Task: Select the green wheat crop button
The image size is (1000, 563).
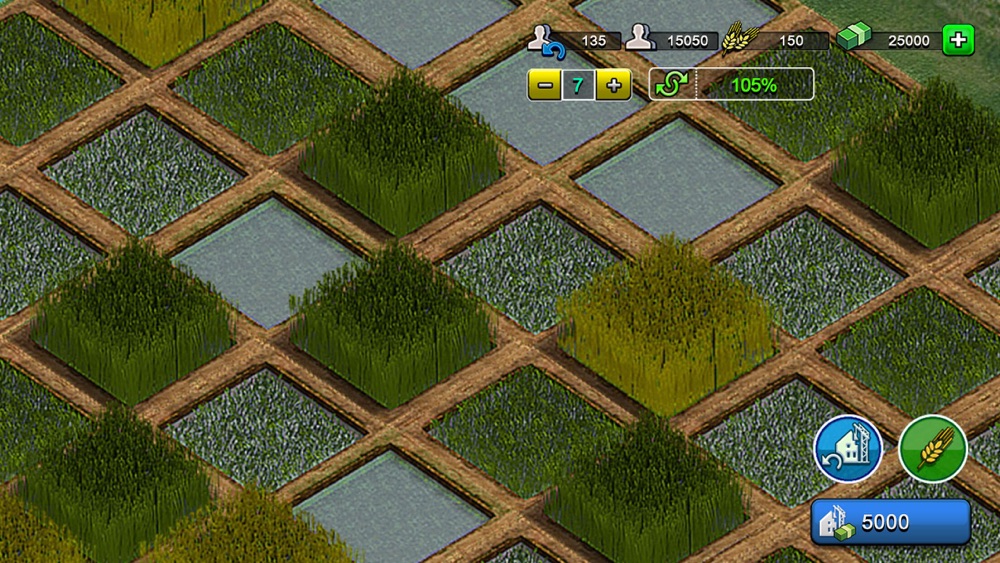Action: coord(932,449)
